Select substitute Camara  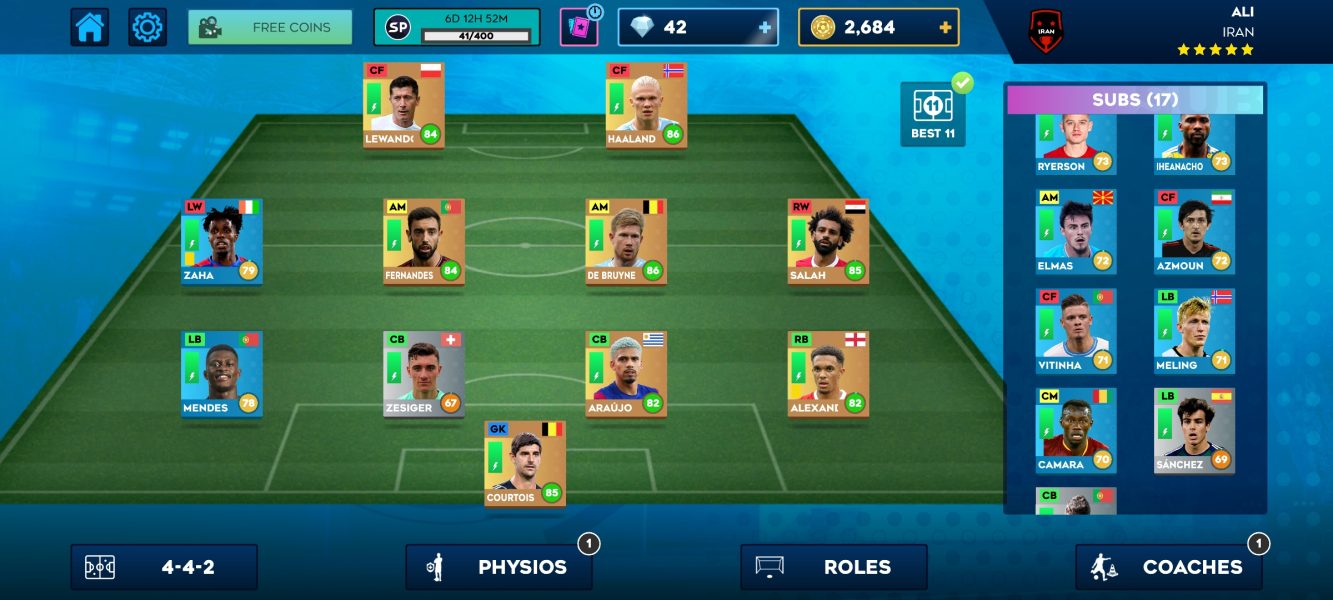coord(1076,430)
